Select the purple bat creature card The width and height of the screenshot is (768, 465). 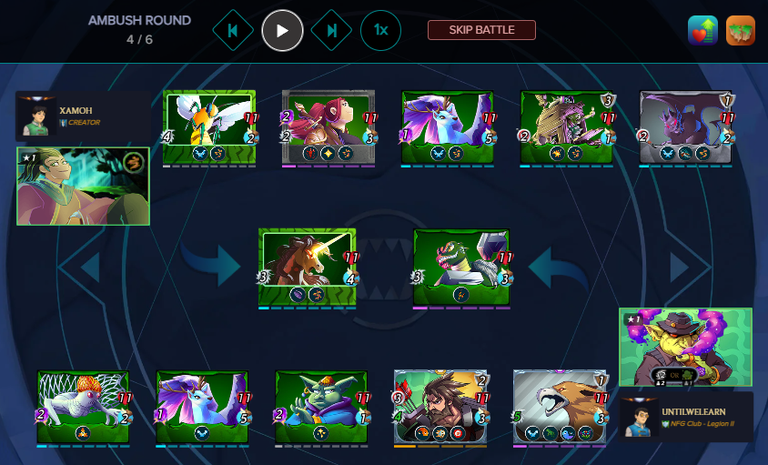coord(686,126)
